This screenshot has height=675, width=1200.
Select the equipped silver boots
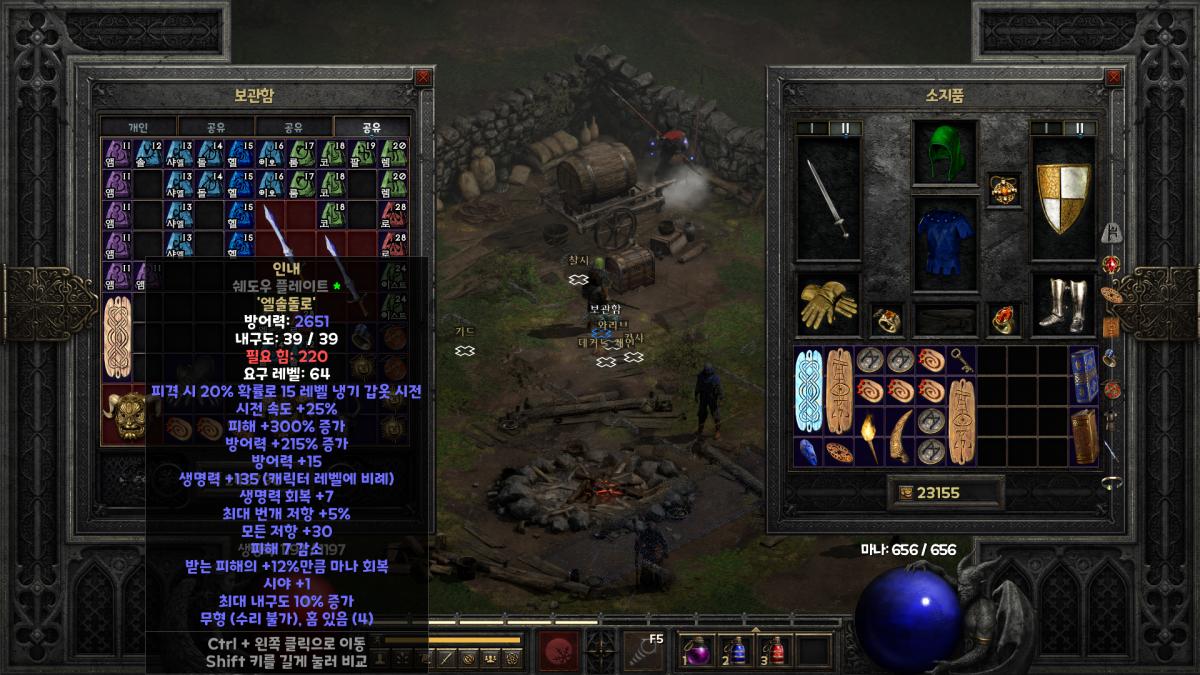1063,305
